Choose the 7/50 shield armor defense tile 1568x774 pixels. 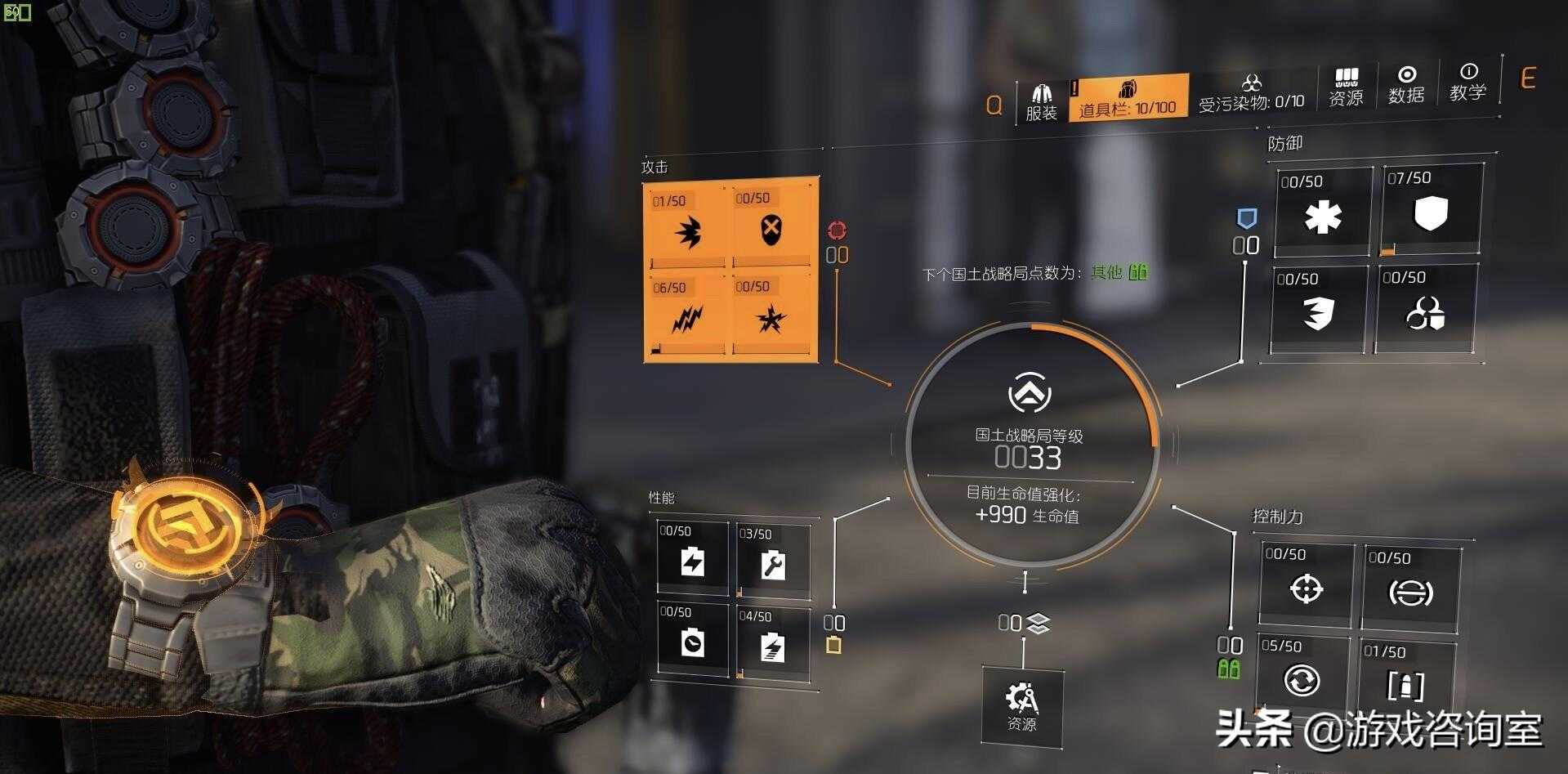pos(1431,211)
